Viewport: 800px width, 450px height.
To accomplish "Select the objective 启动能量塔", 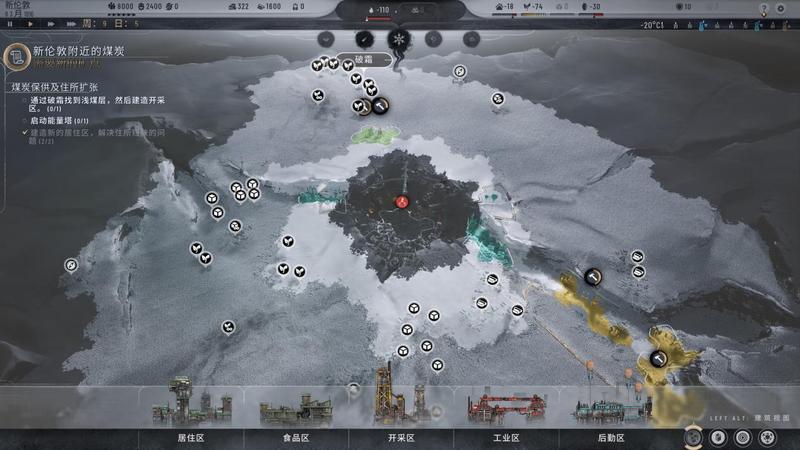I will click(50, 120).
